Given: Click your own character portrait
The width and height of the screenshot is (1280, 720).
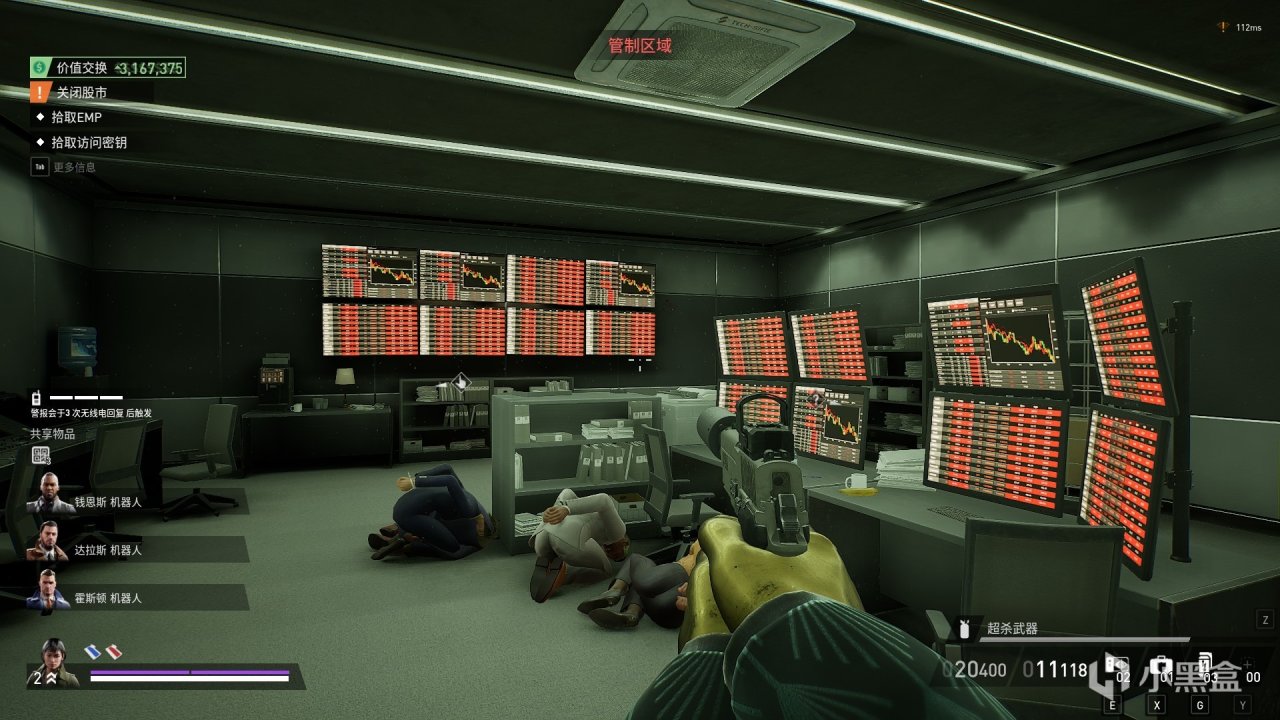Looking at the screenshot, I should click(x=58, y=662).
